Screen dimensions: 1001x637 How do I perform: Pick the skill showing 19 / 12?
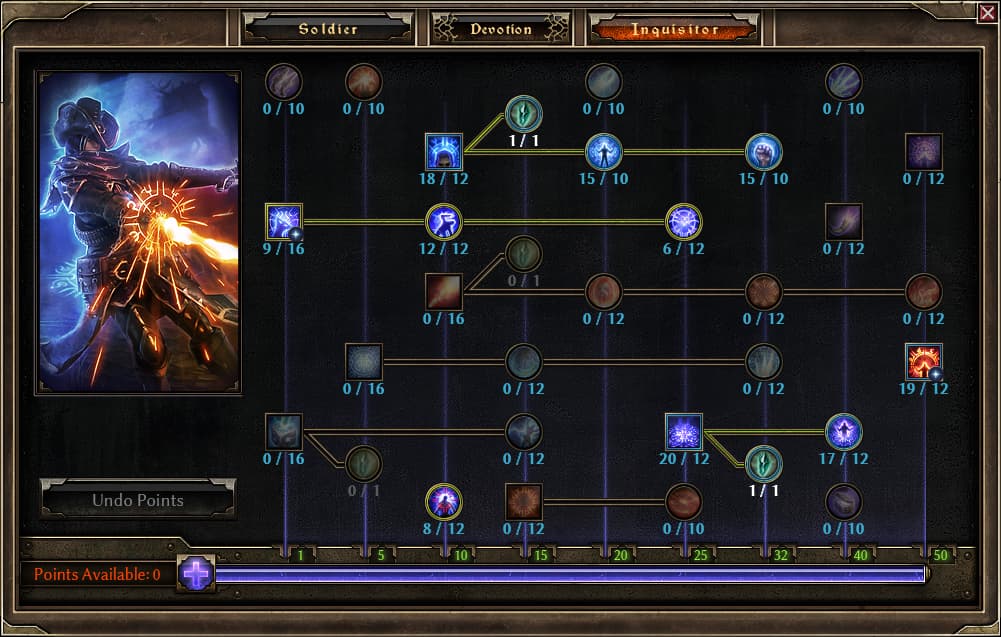point(924,362)
